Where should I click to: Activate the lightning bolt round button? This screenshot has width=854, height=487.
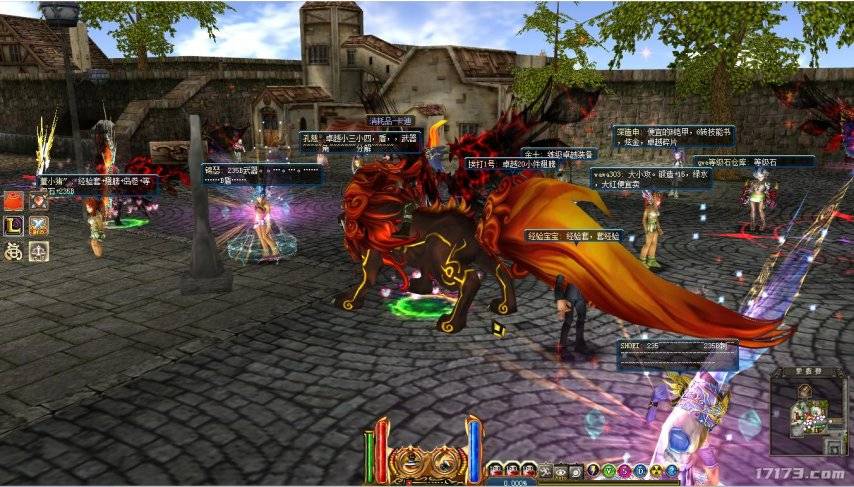pos(593,471)
